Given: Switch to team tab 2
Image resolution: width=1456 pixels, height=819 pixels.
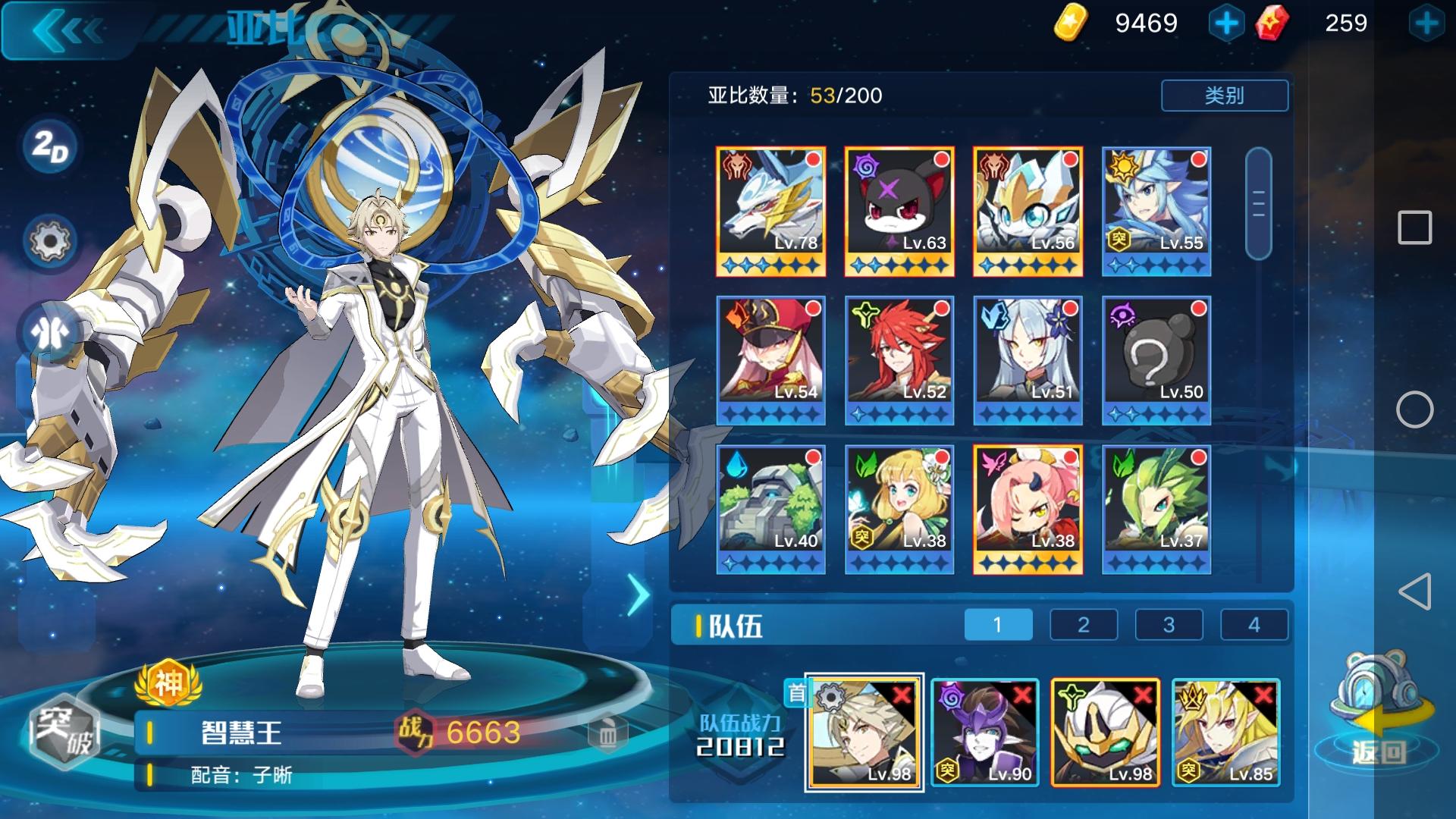Looking at the screenshot, I should pos(1083,625).
